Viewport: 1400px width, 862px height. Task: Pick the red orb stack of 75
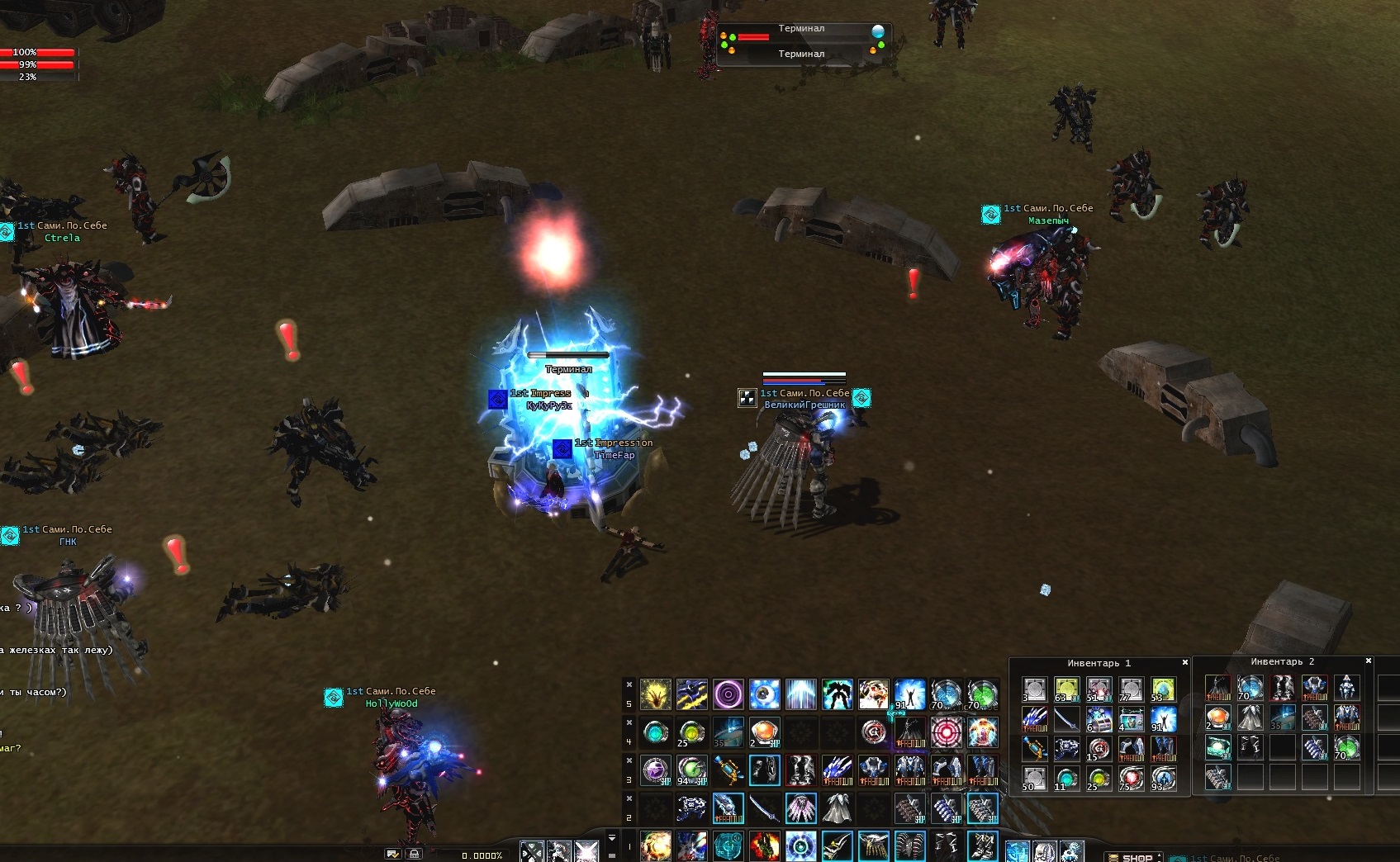tap(1131, 778)
